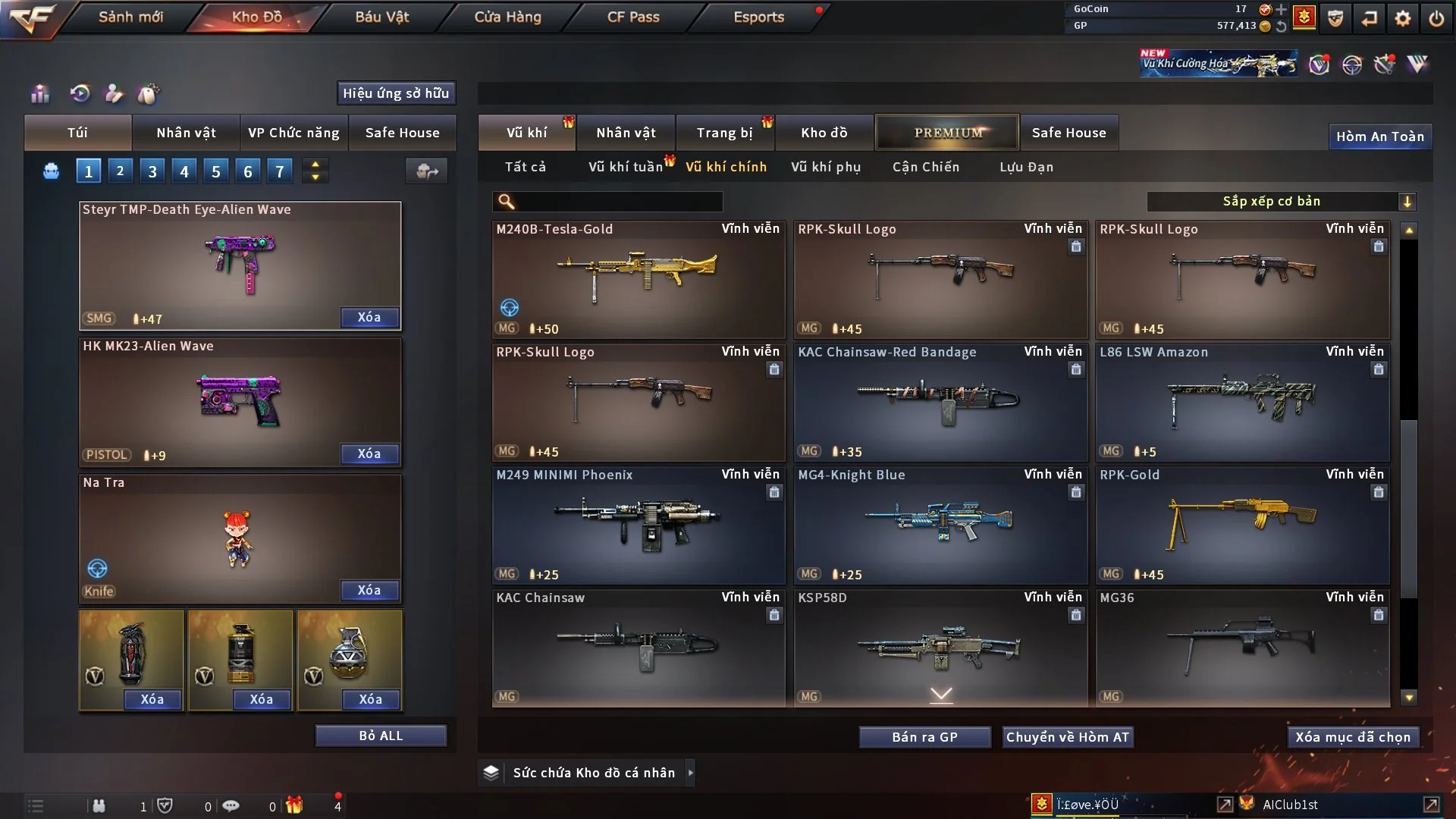Open the Hòm An Toàn button

(1379, 136)
